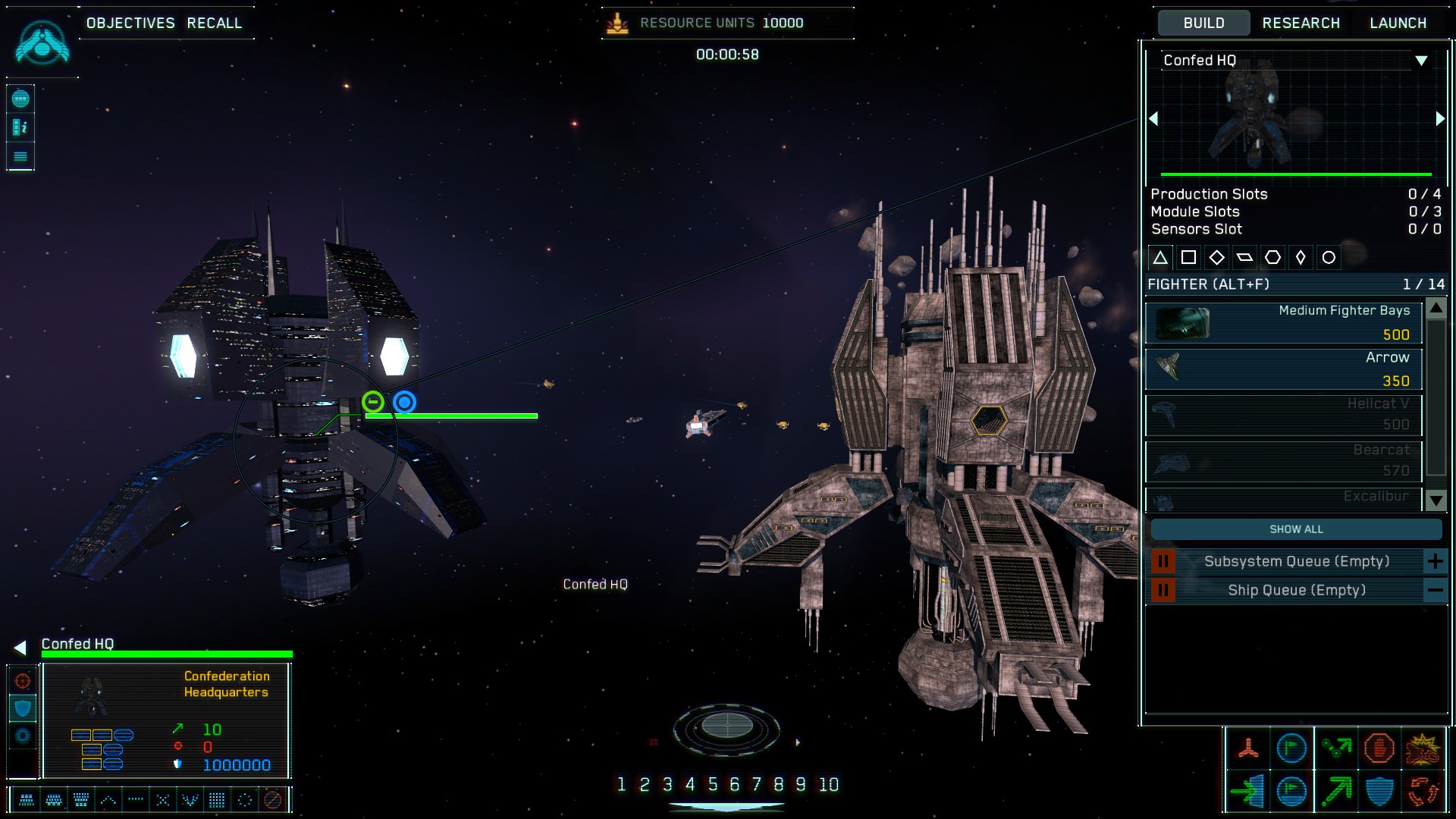This screenshot has width=1456, height=819.
Task: Switch to the Launch tab
Action: tap(1398, 23)
